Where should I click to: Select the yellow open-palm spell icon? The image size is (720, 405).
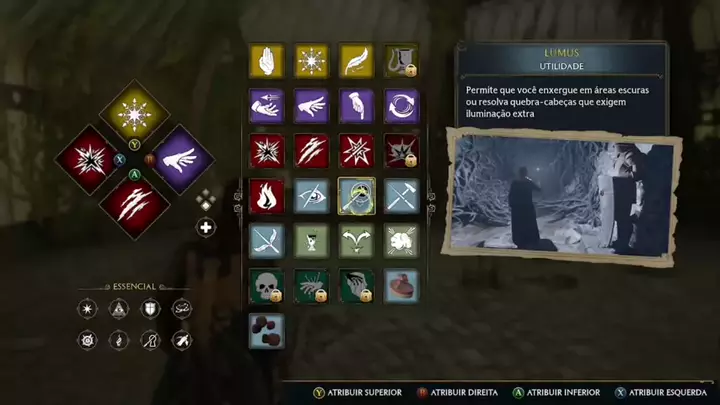[x=266, y=60]
